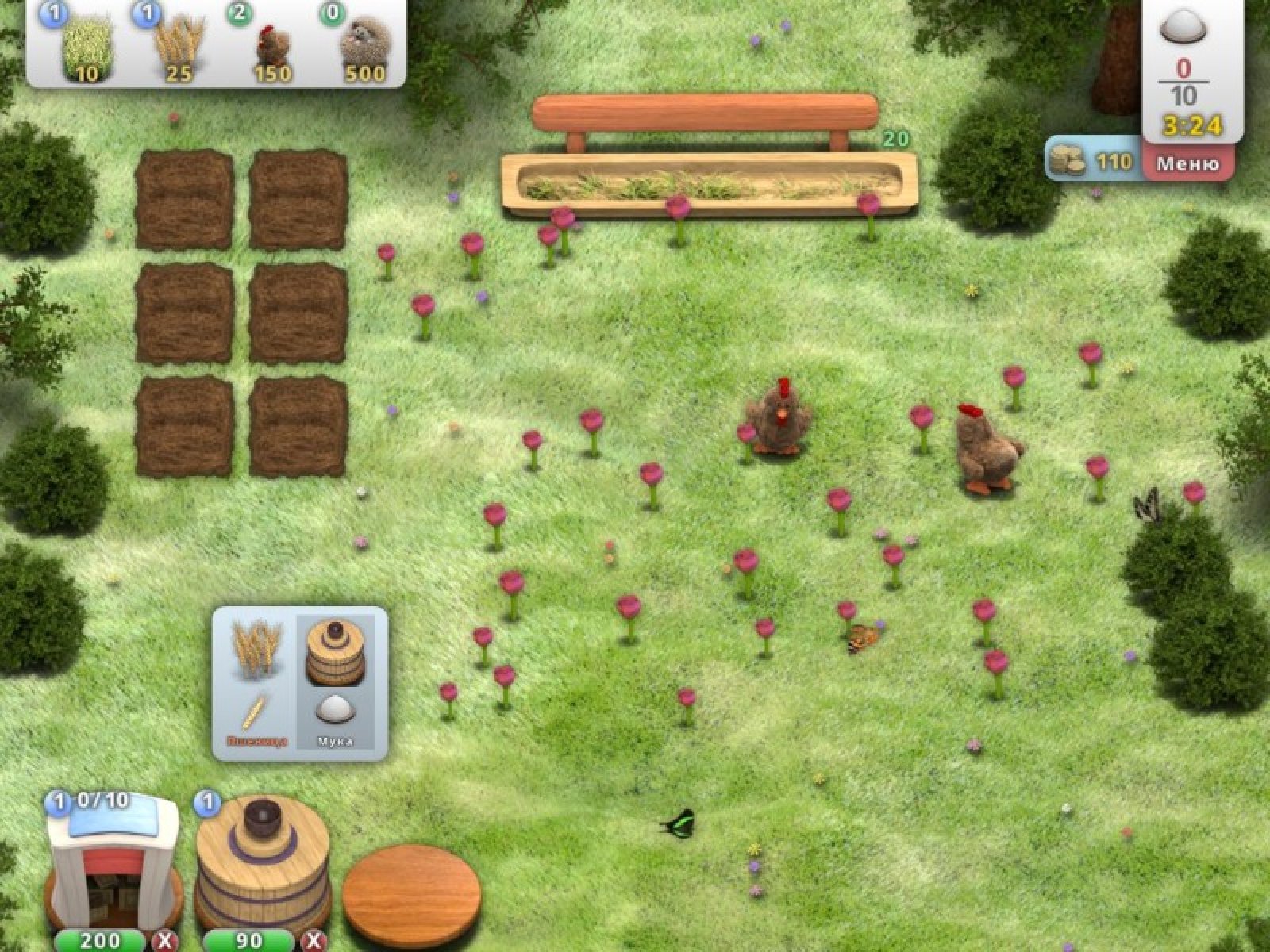Image resolution: width=1270 pixels, height=952 pixels.
Task: Upgrade the mill for 90 coins
Action: (248, 940)
